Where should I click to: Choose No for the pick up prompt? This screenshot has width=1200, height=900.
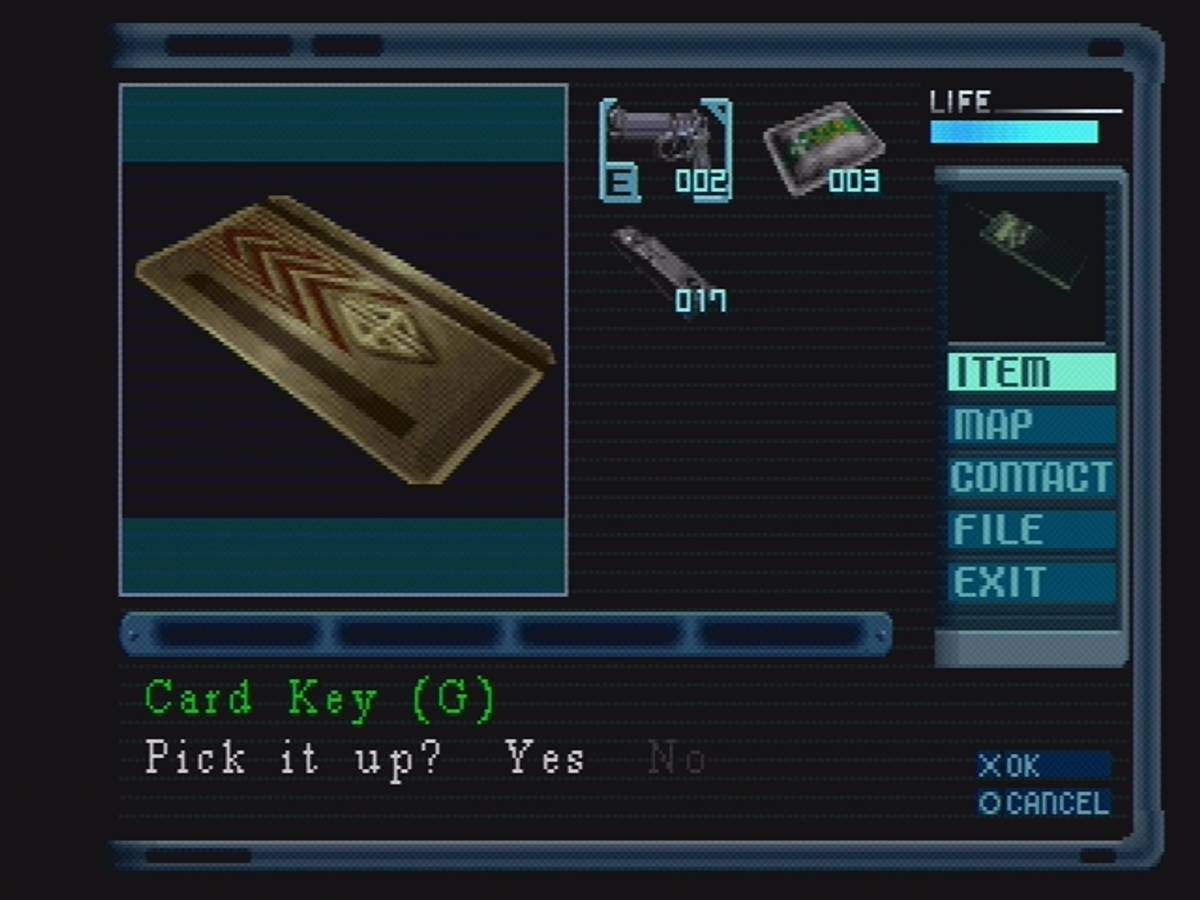click(677, 760)
